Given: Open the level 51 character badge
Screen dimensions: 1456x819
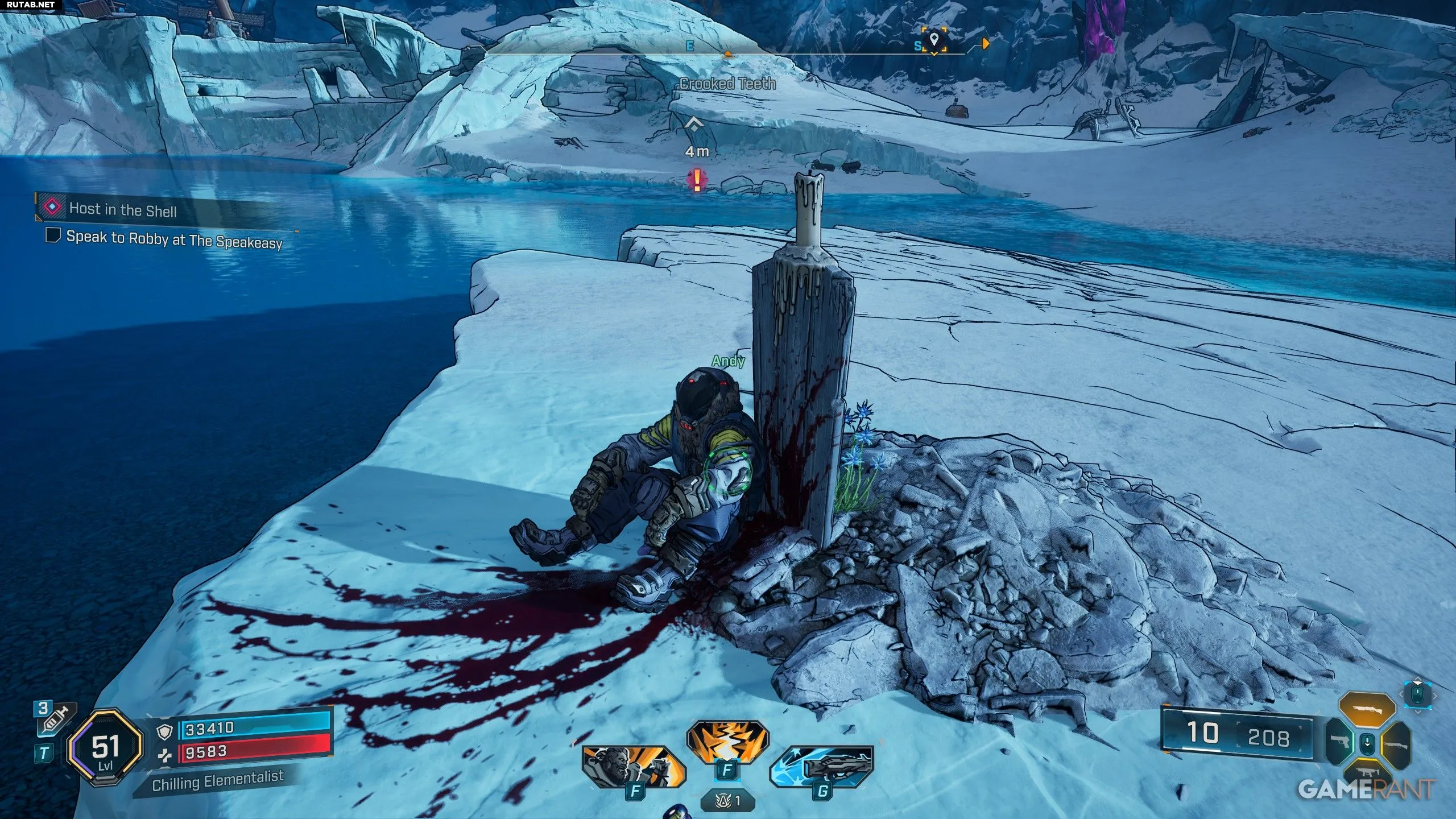Looking at the screenshot, I should [x=105, y=750].
